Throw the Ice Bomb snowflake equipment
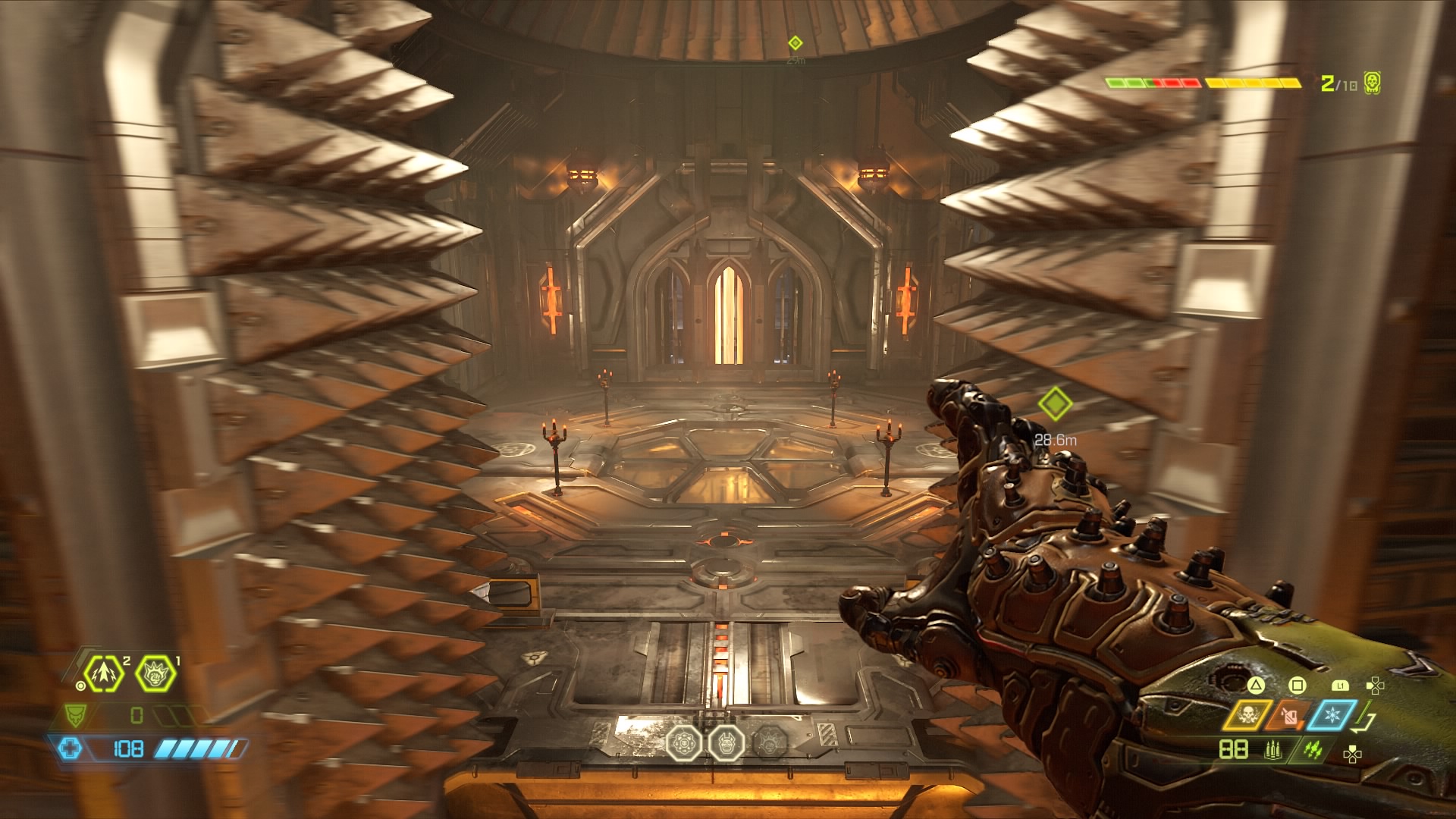The height and width of the screenshot is (819, 1456). tap(1331, 715)
